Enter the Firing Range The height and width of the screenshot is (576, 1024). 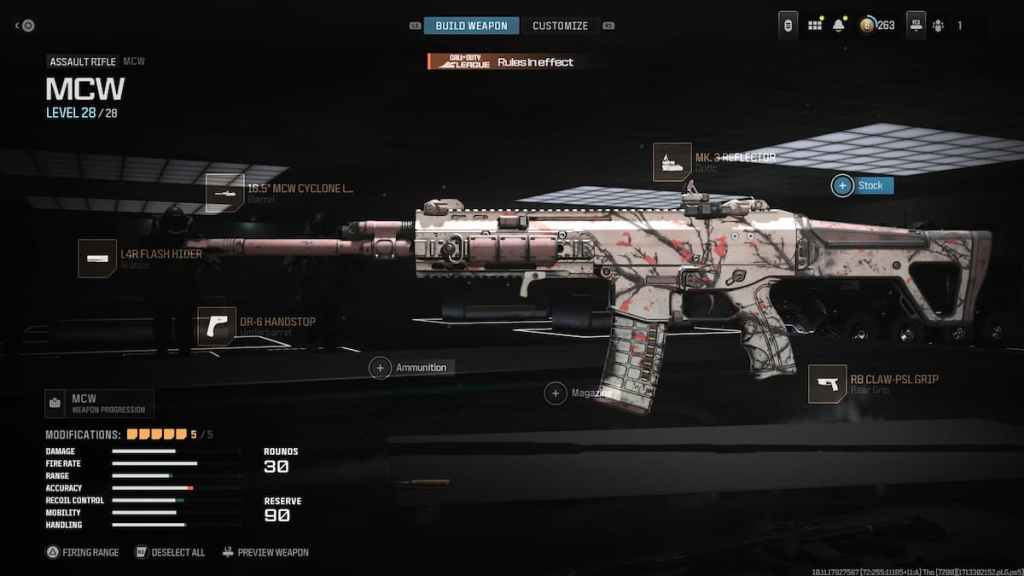click(x=83, y=552)
